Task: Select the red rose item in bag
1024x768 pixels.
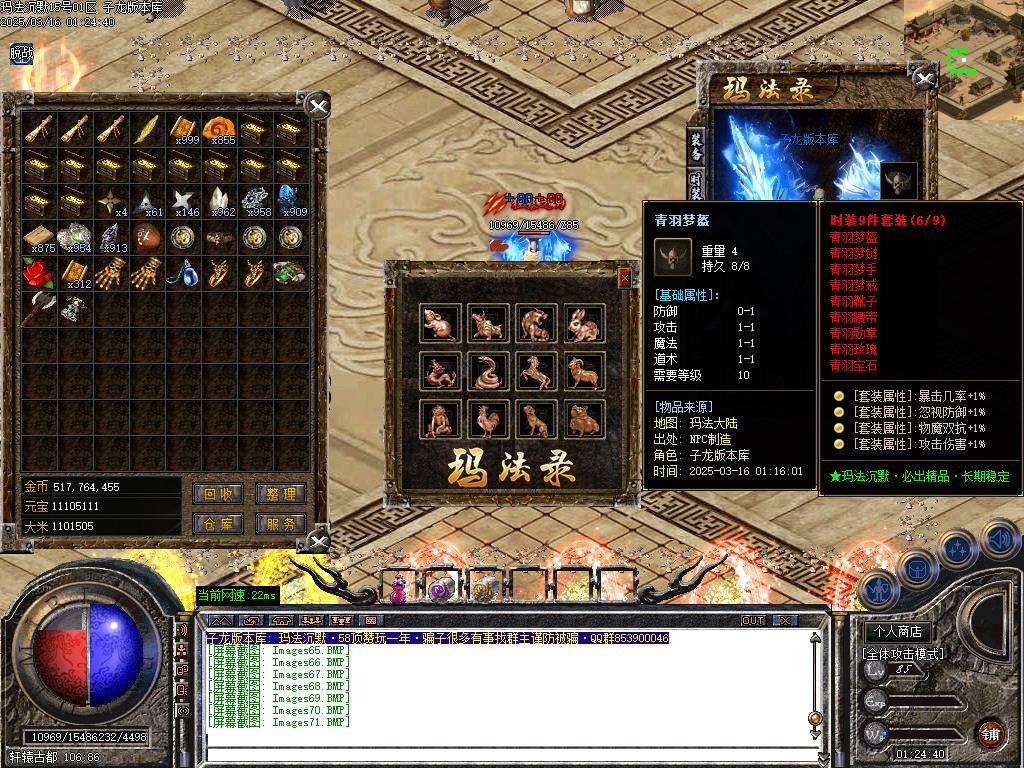Action: [x=38, y=272]
